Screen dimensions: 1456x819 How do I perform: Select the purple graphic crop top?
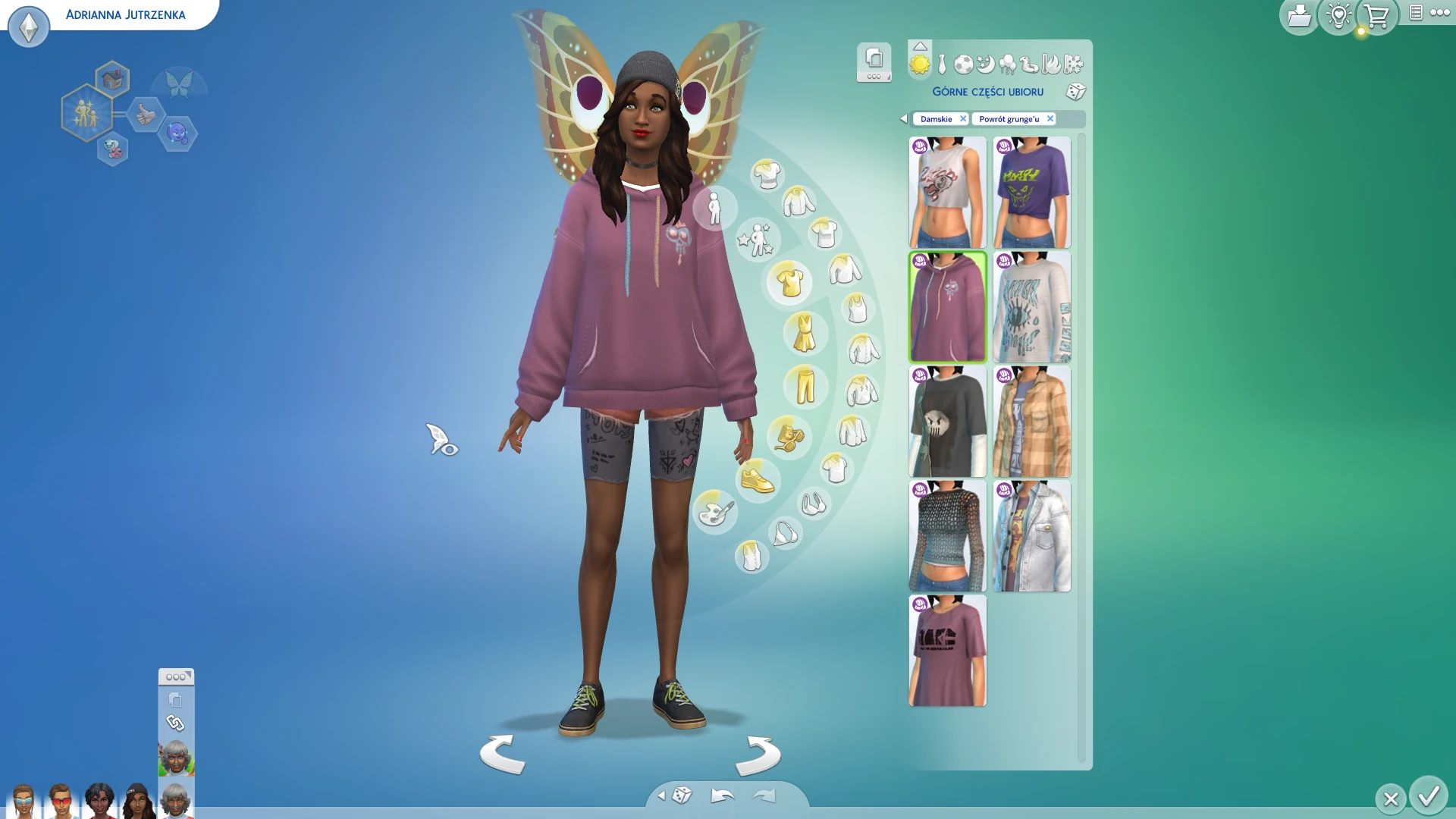pos(1031,193)
